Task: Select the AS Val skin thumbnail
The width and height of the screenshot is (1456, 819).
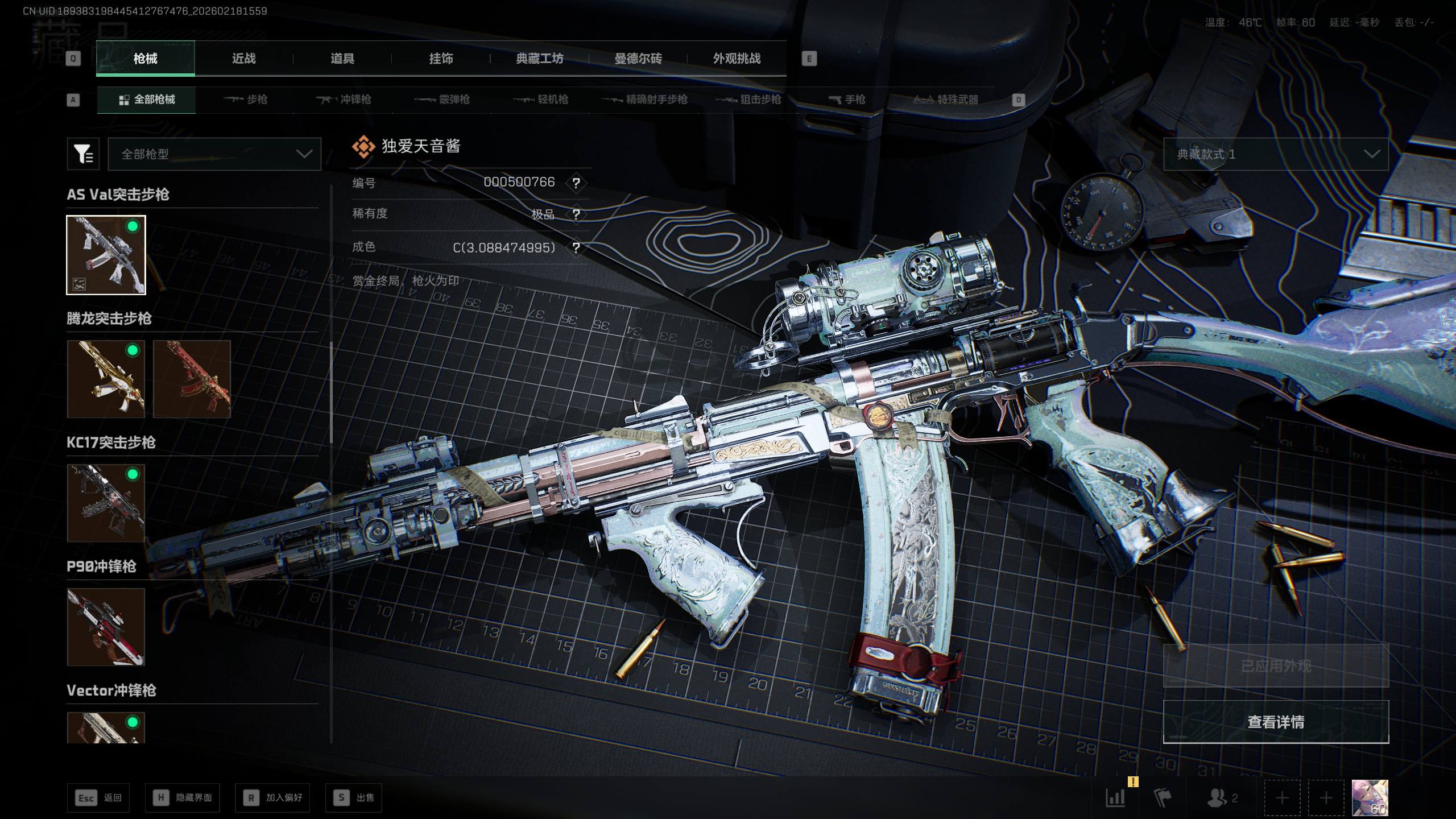Action: [106, 255]
